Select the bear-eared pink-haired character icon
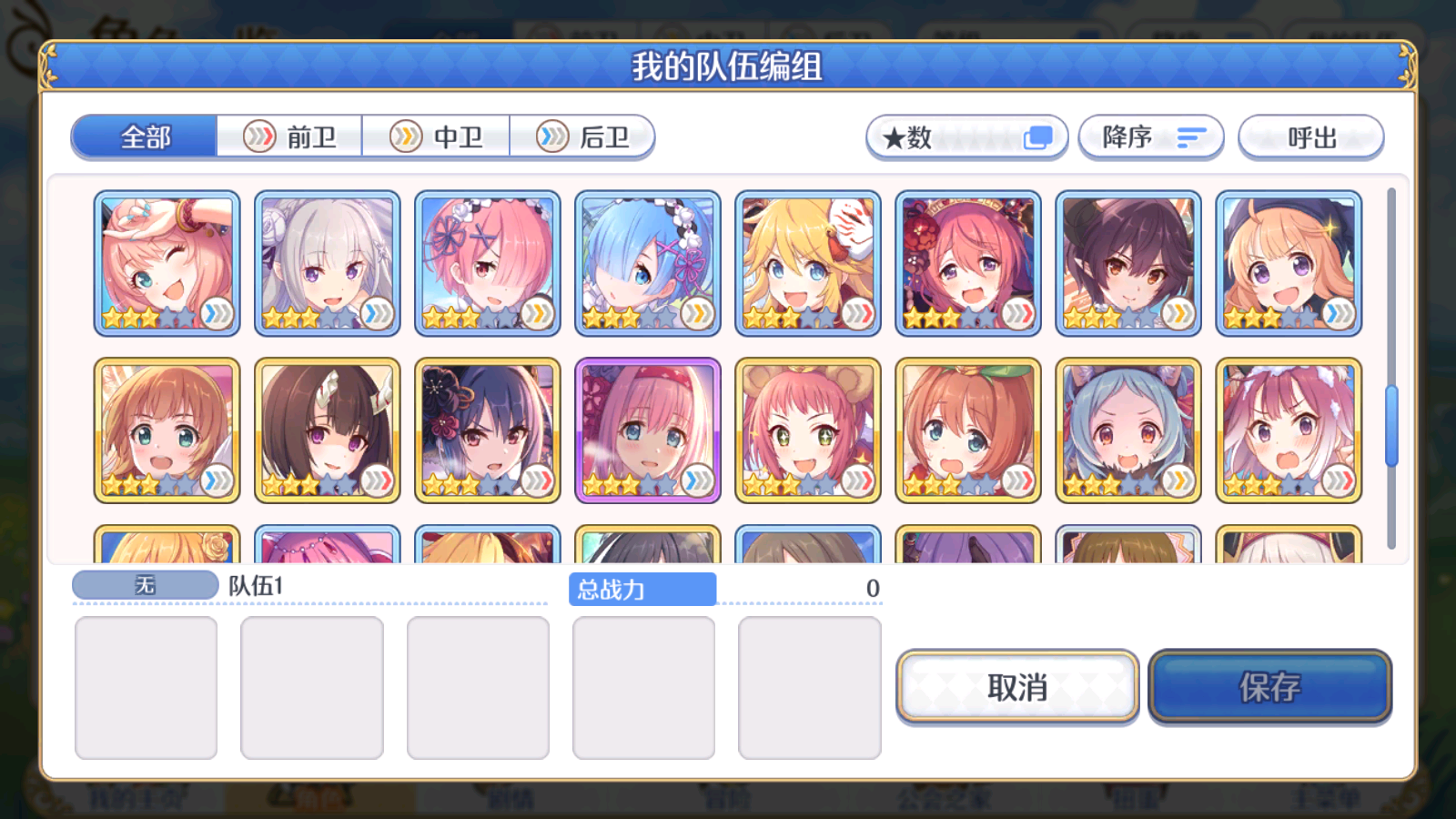 (807, 428)
